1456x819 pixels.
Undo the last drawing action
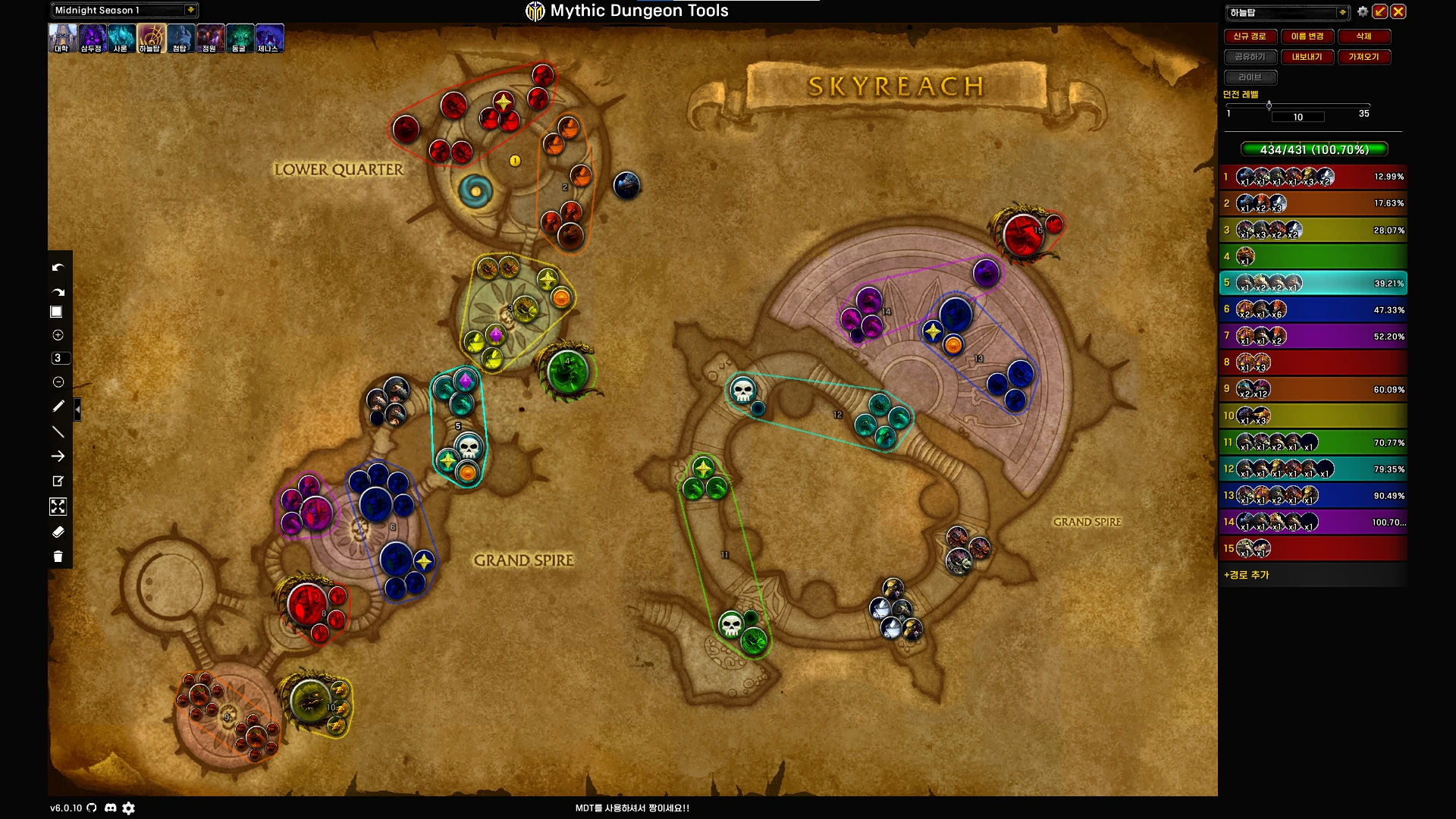(58, 268)
